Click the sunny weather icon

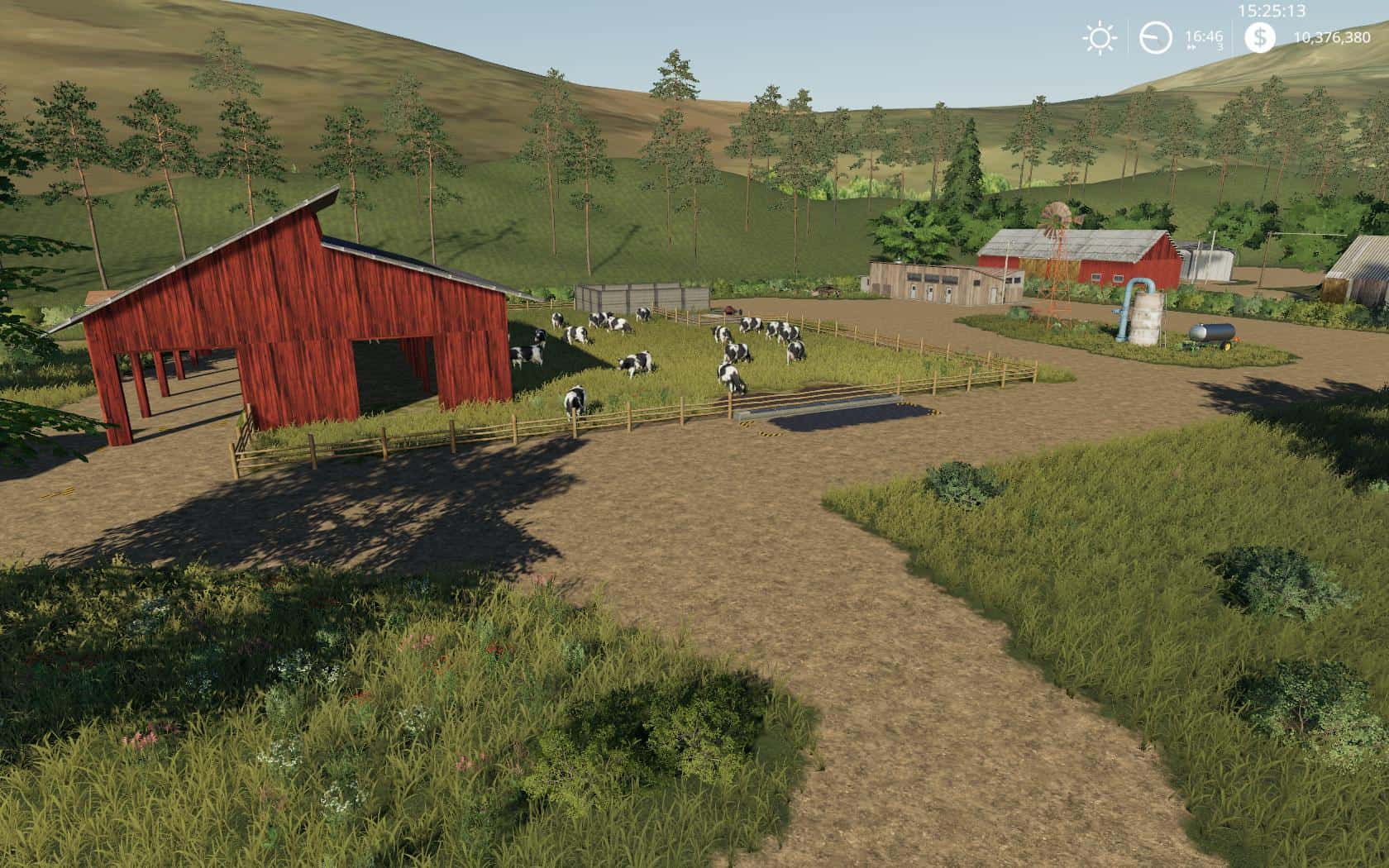click(1099, 38)
